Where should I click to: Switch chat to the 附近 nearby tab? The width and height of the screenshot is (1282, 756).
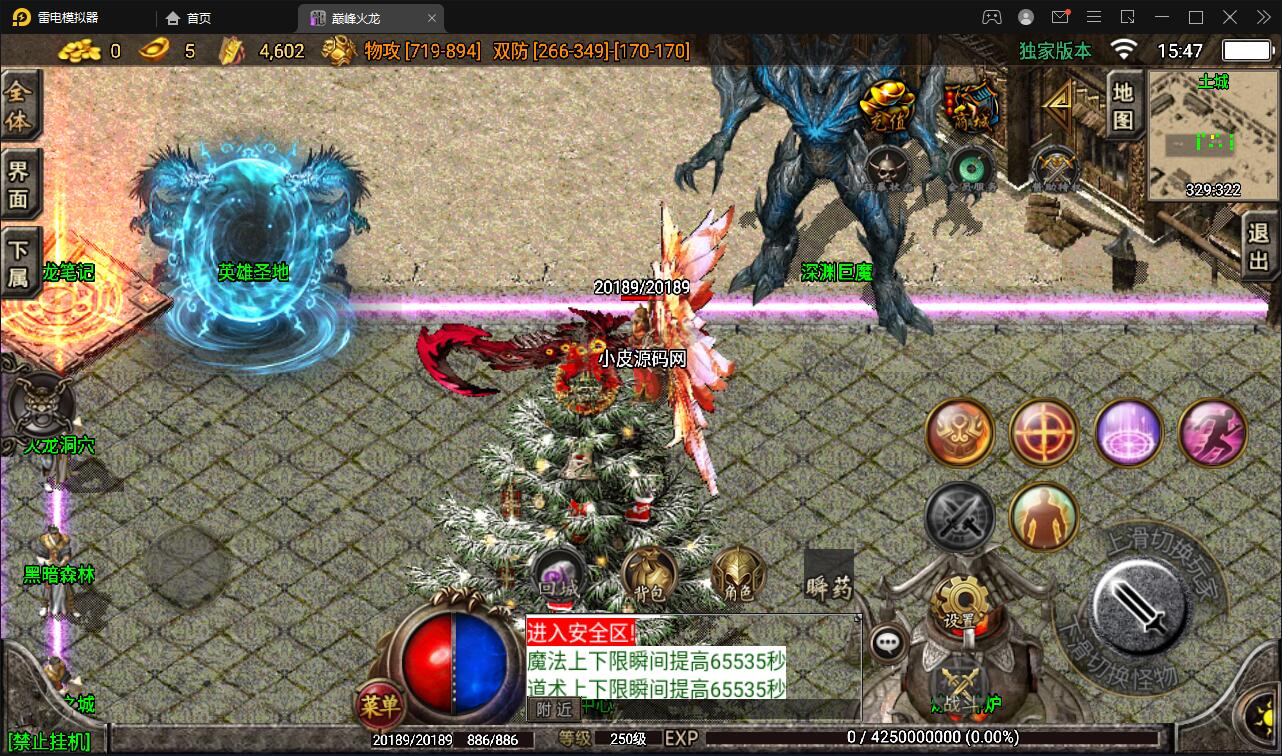pos(554,709)
